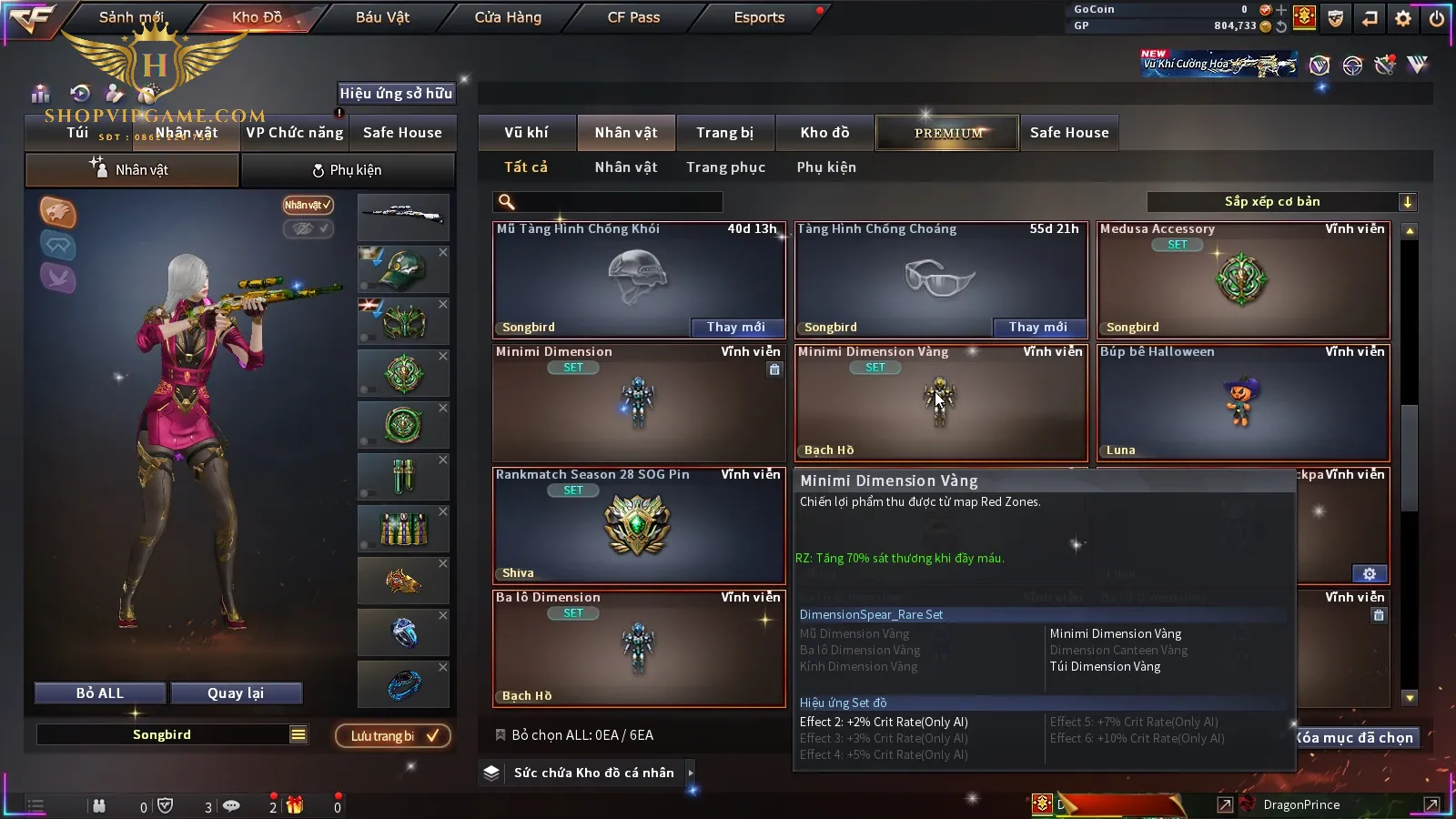Select the Trang phục filter
This screenshot has height=819, width=1456.
pyautogui.click(x=725, y=167)
